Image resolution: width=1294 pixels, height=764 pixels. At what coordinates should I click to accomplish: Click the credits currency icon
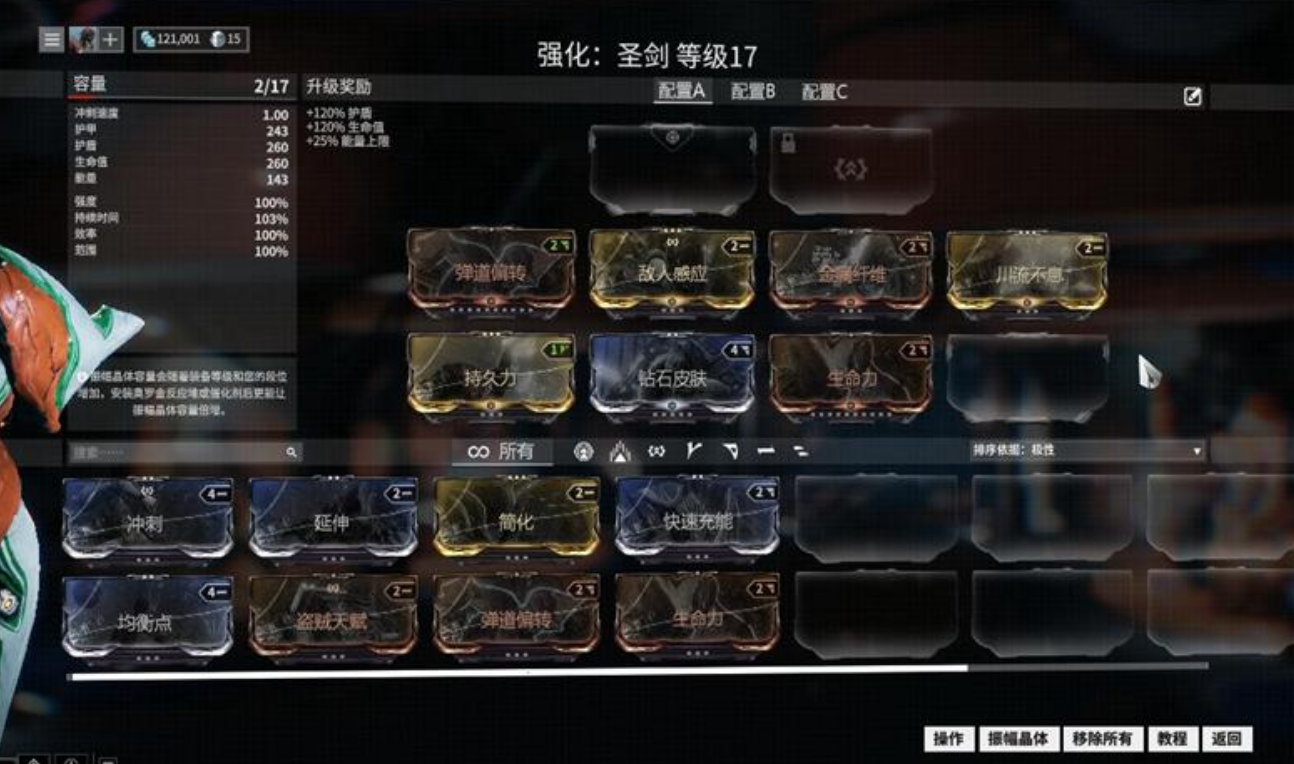click(148, 41)
